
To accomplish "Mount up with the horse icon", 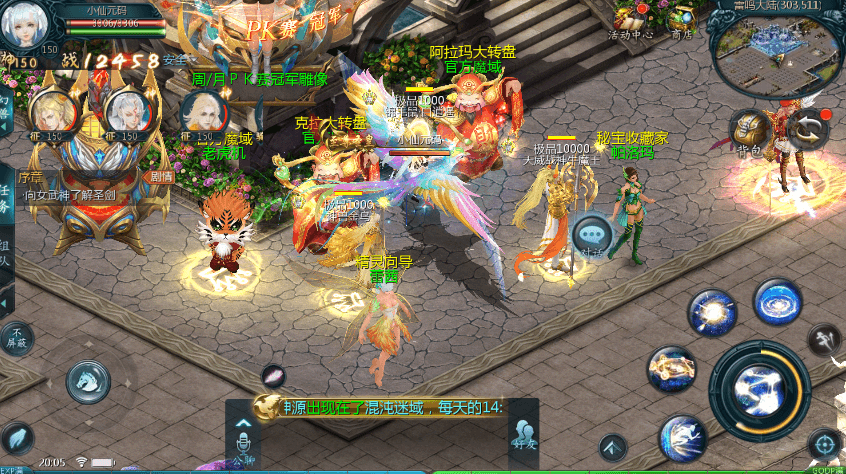I will pos(88,381).
